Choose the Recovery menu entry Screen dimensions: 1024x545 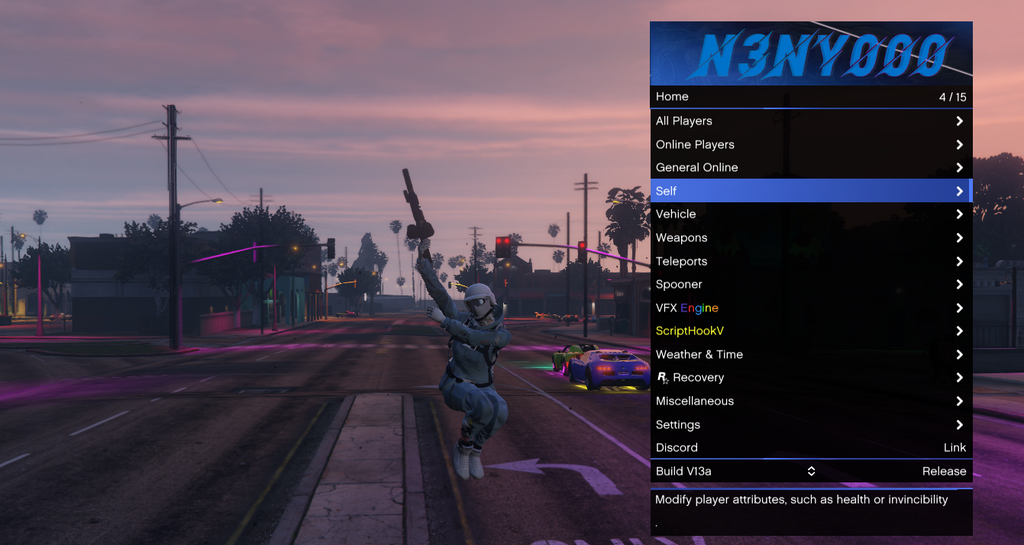click(810, 378)
